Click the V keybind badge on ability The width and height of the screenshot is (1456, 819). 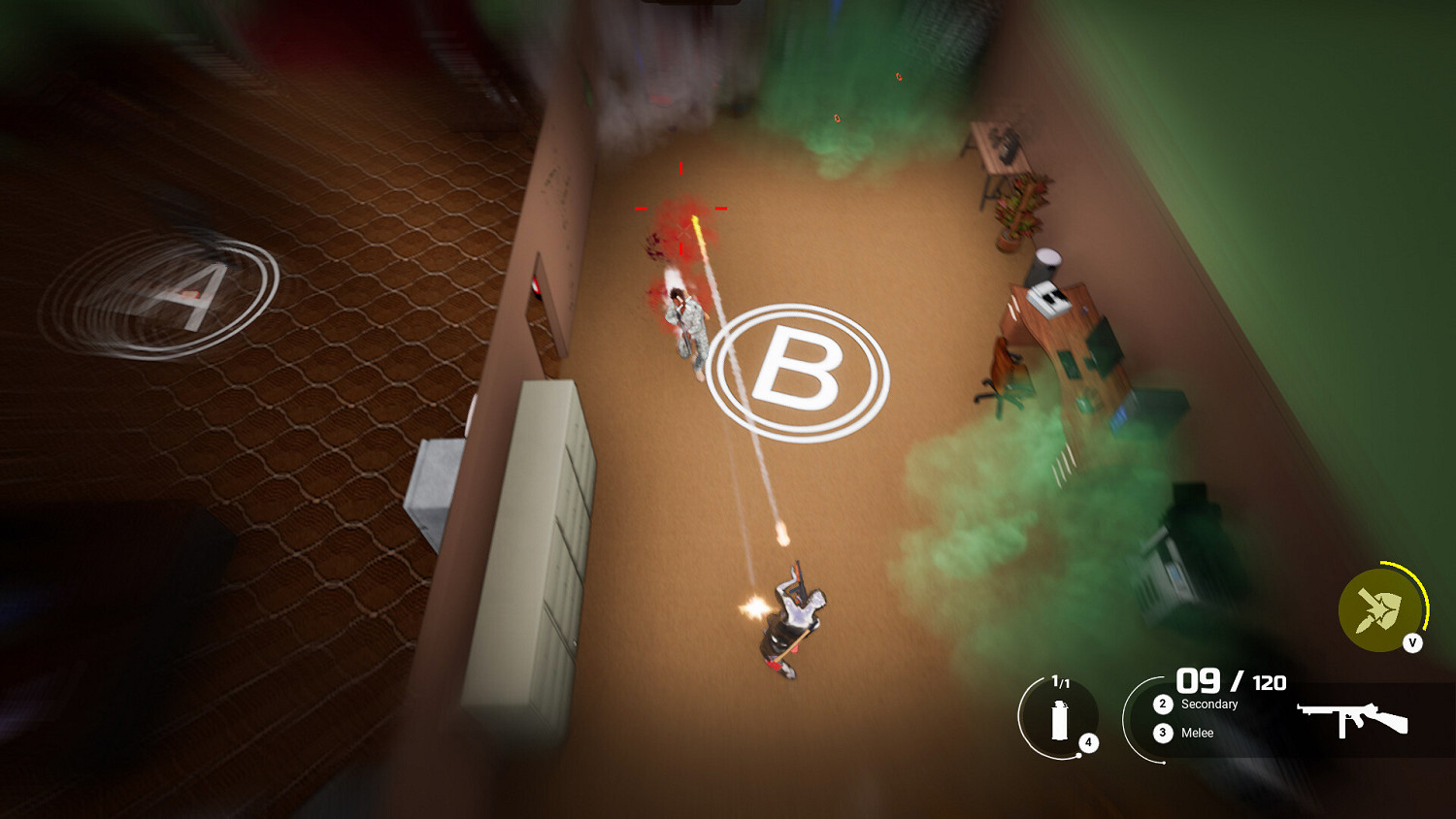click(x=1411, y=641)
